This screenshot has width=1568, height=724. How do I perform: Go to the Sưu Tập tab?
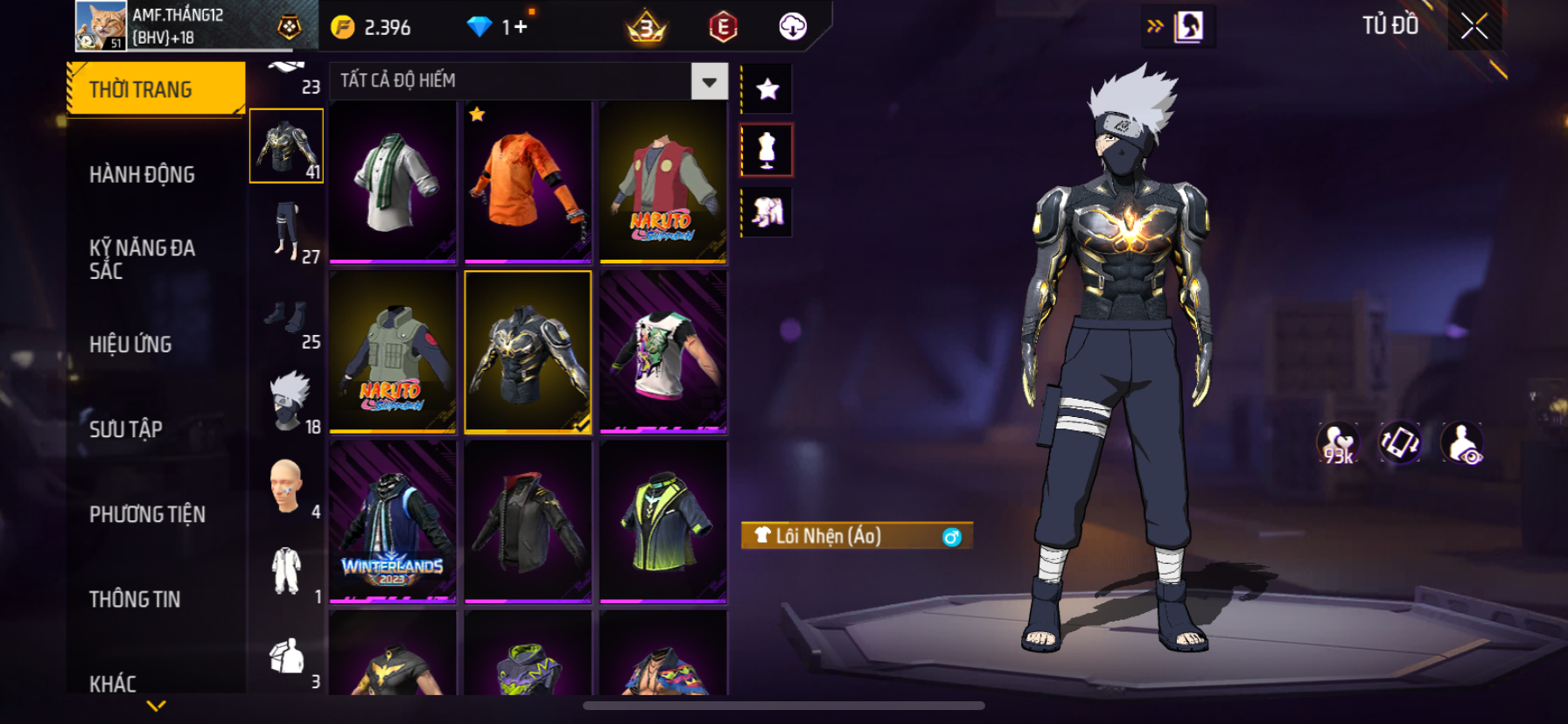(x=127, y=429)
